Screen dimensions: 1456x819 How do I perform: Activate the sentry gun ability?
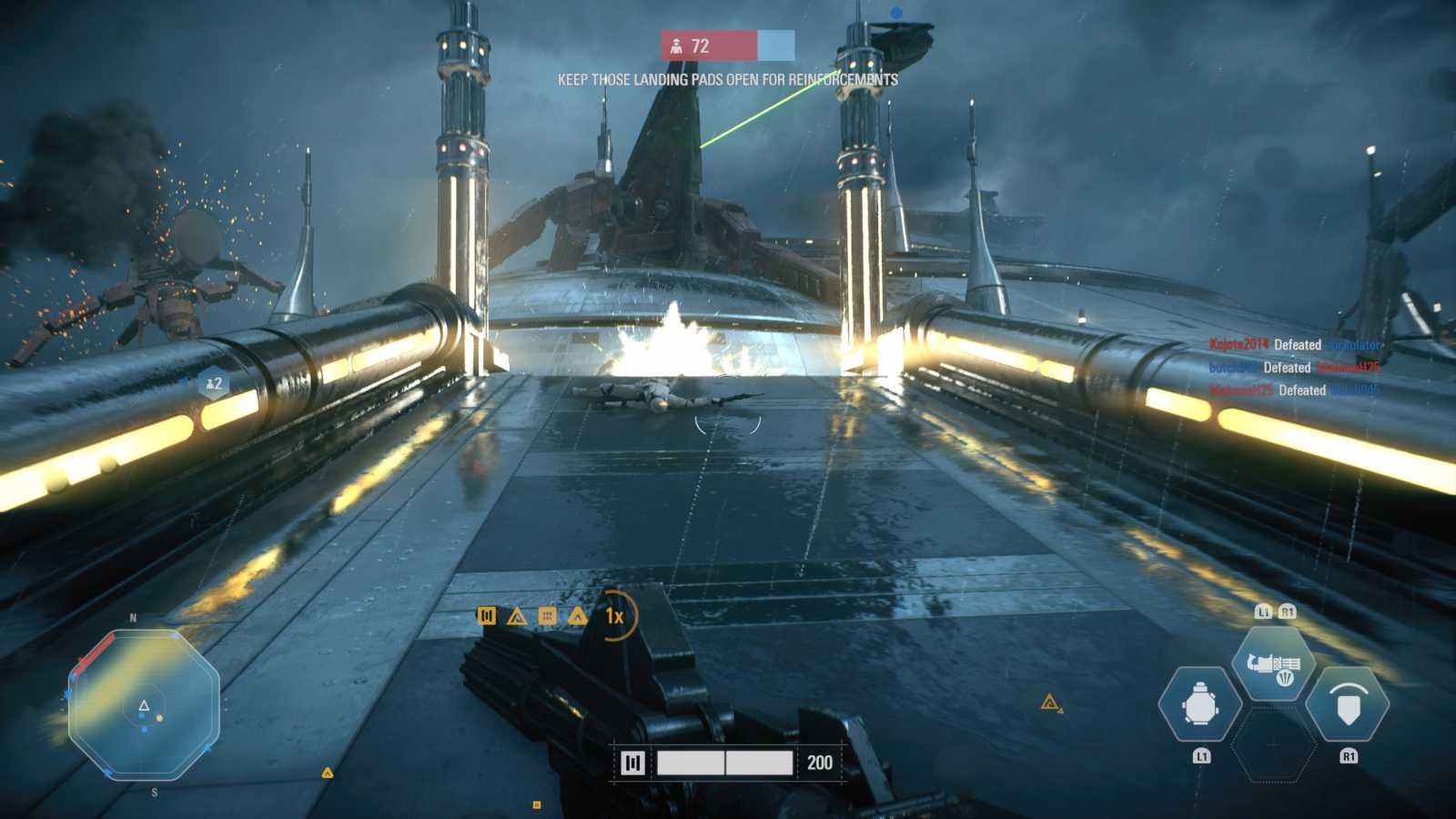coord(1273,664)
